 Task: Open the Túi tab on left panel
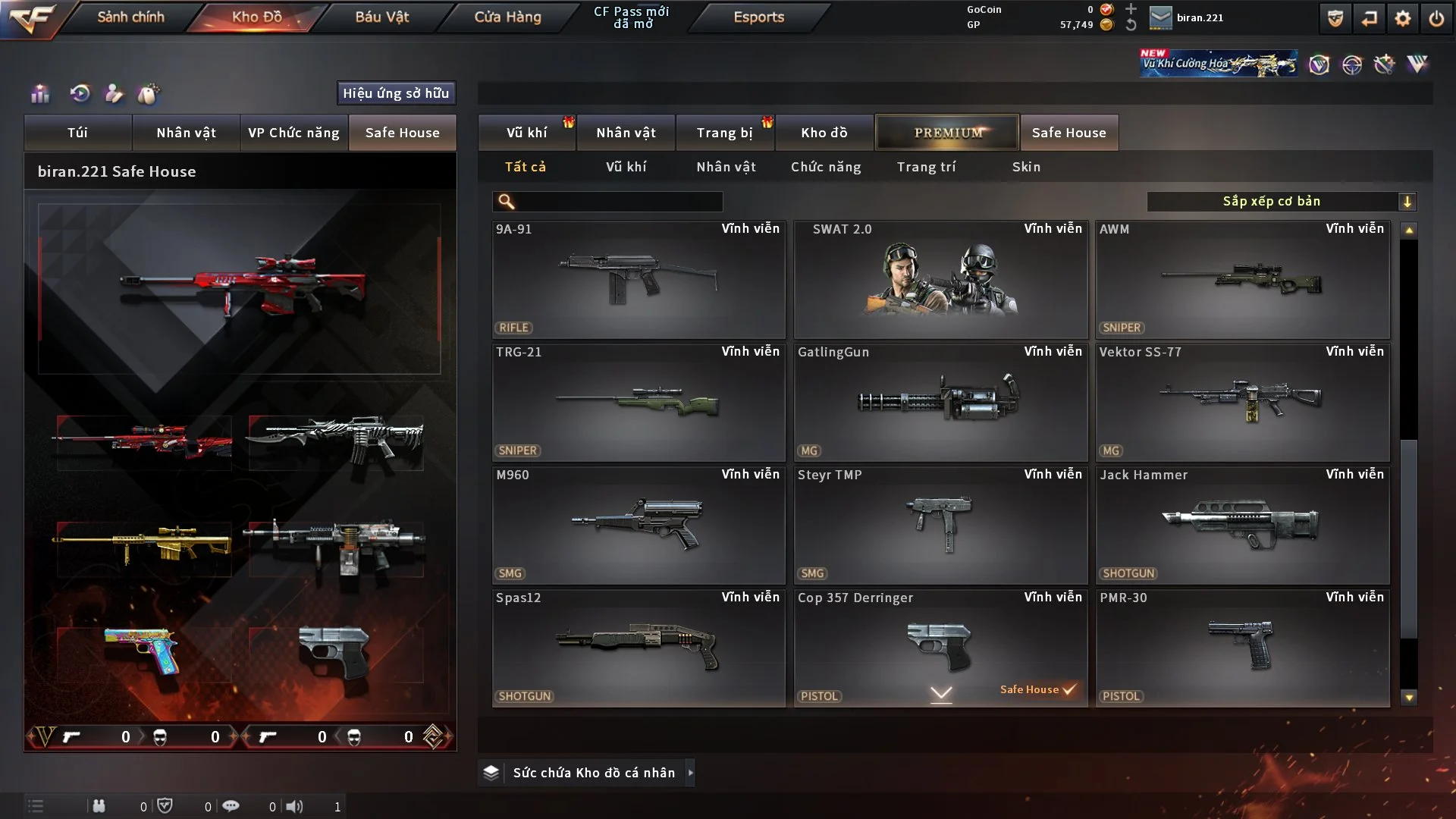(x=77, y=133)
